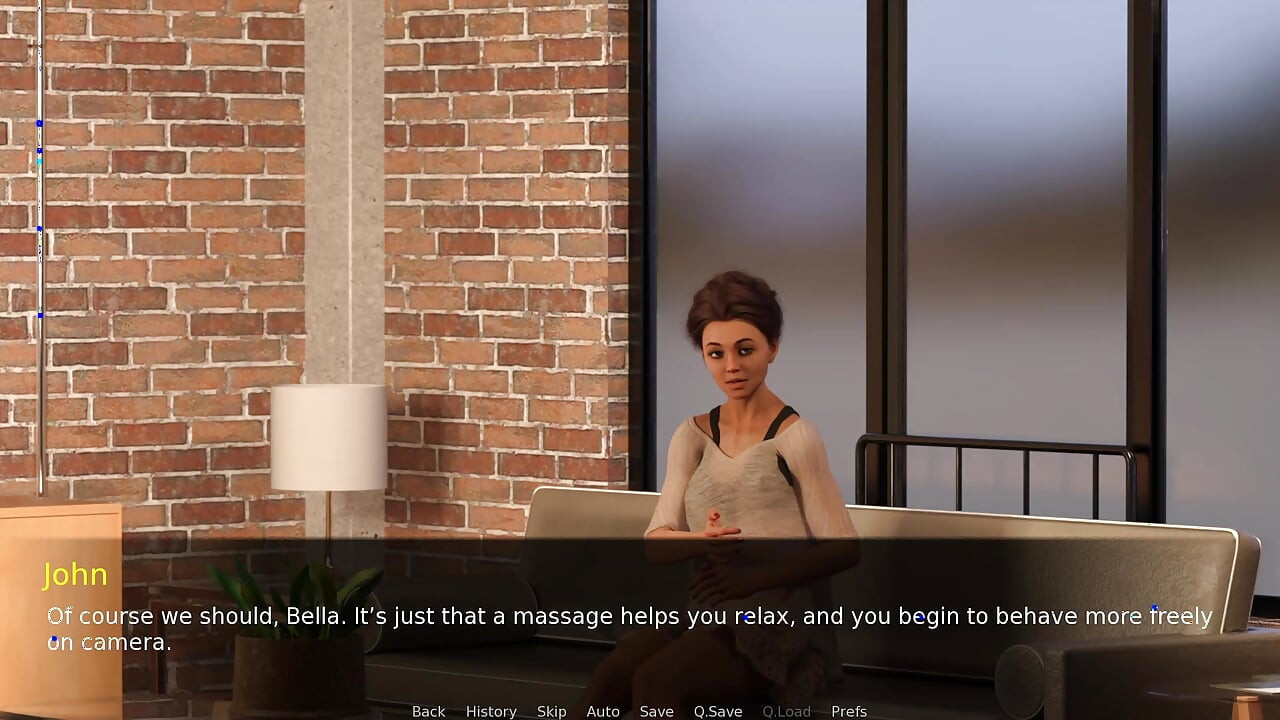Image resolution: width=1280 pixels, height=720 pixels.
Task: Quick save with Q.Save
Action: 718,711
